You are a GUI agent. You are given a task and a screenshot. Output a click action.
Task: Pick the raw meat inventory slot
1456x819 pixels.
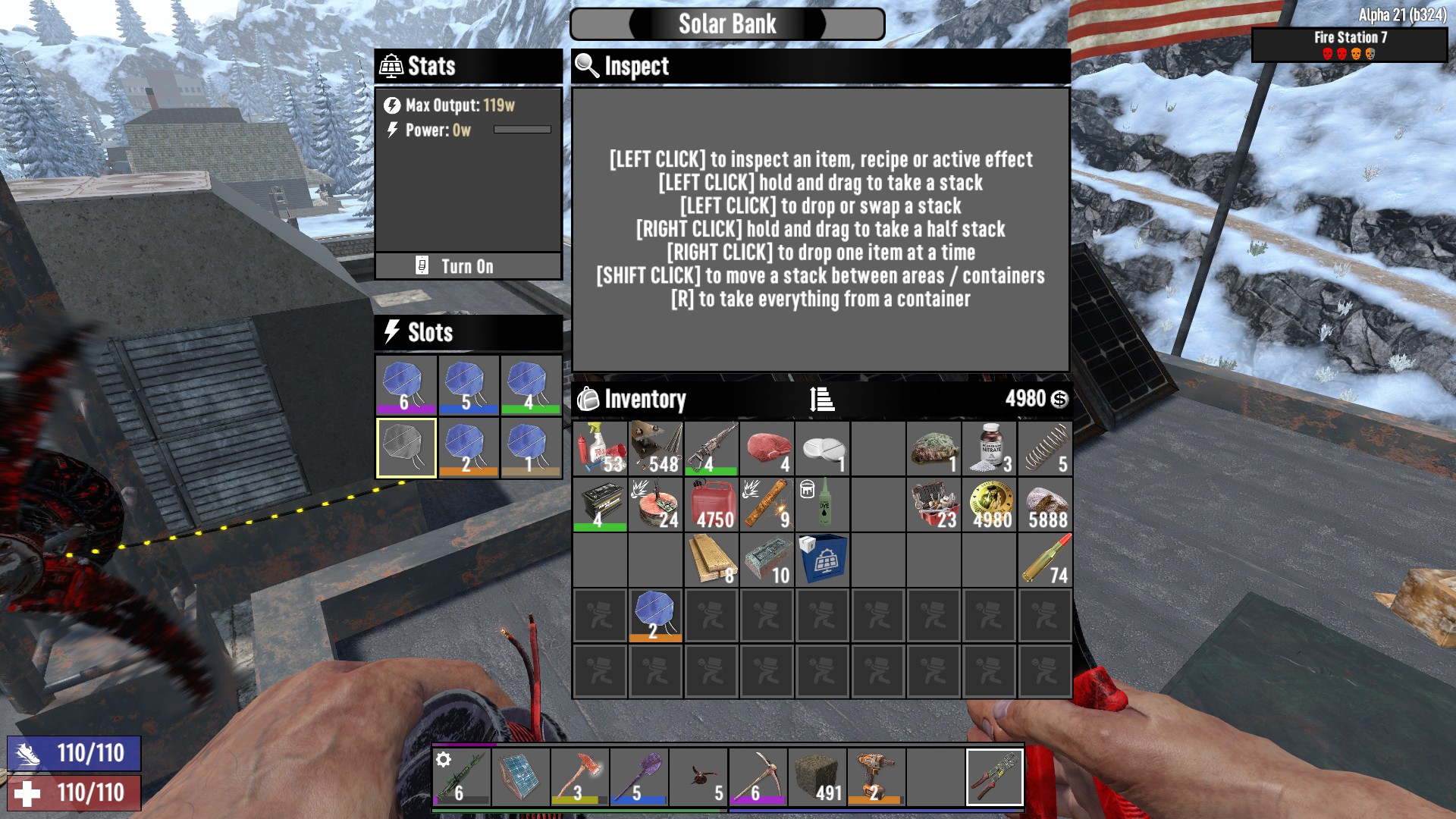click(x=767, y=448)
